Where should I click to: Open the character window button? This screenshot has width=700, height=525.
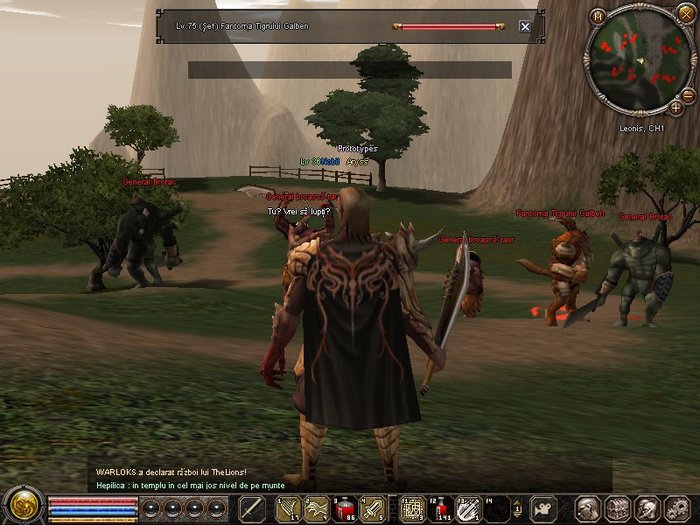coord(588,508)
